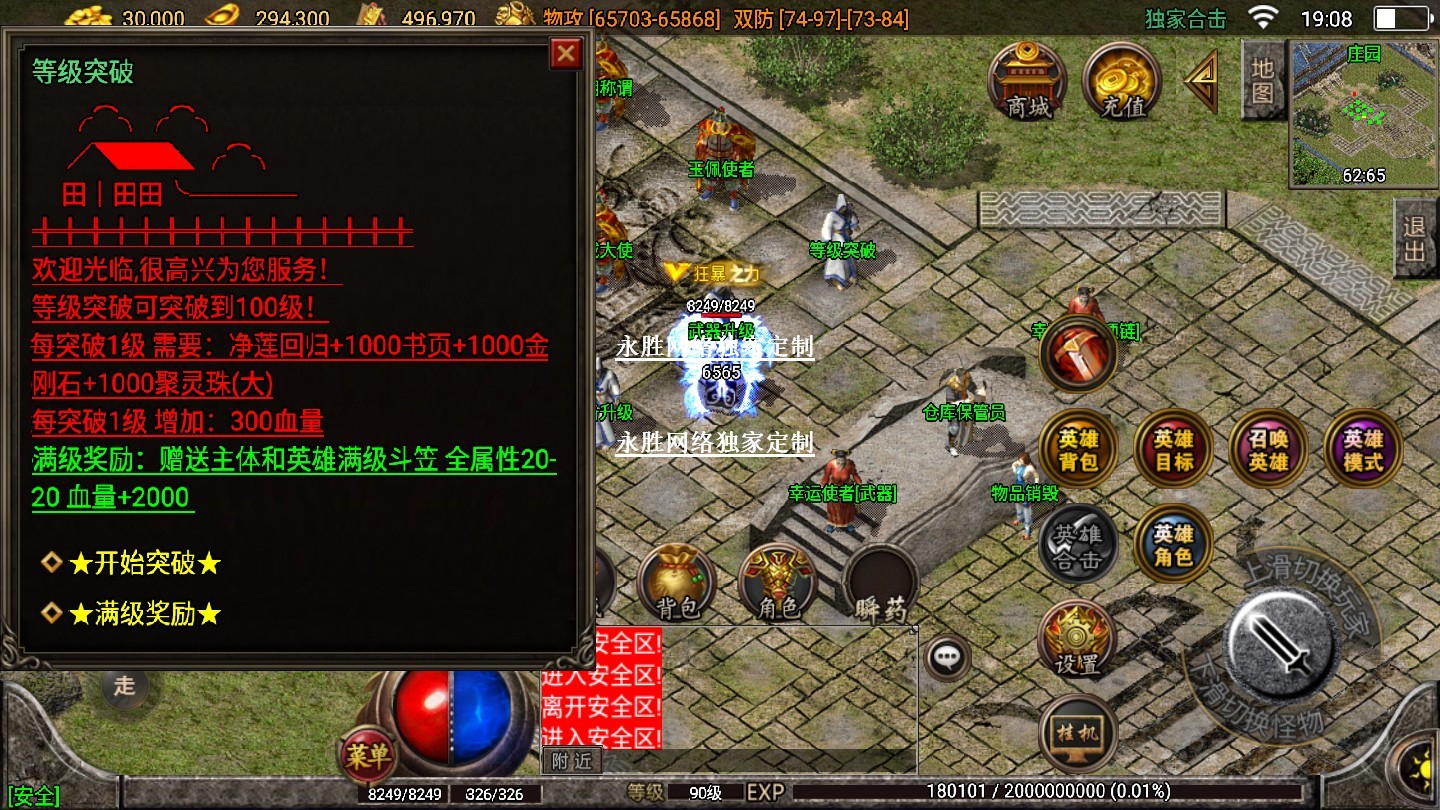The width and height of the screenshot is (1440, 810).
Task: Open the 英雄背包 hero bag
Action: (x=1078, y=450)
